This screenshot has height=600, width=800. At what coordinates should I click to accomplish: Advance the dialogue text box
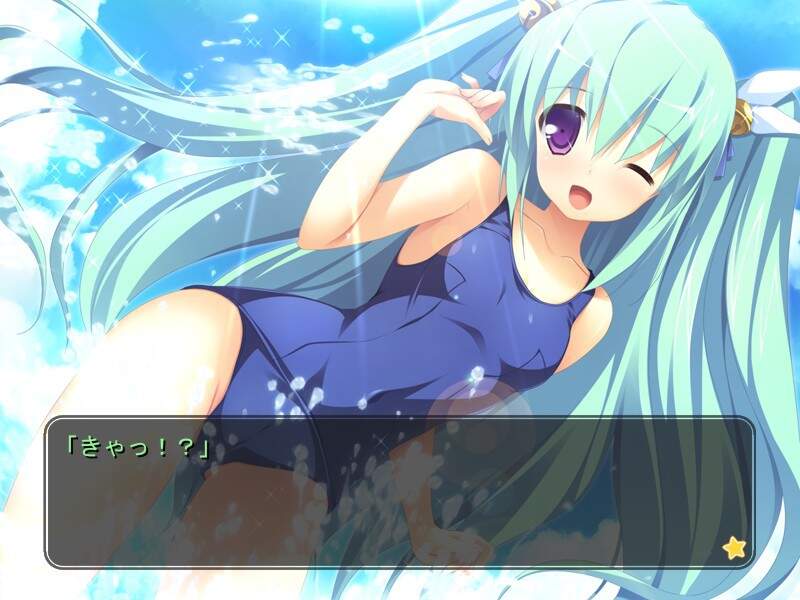tap(400, 492)
